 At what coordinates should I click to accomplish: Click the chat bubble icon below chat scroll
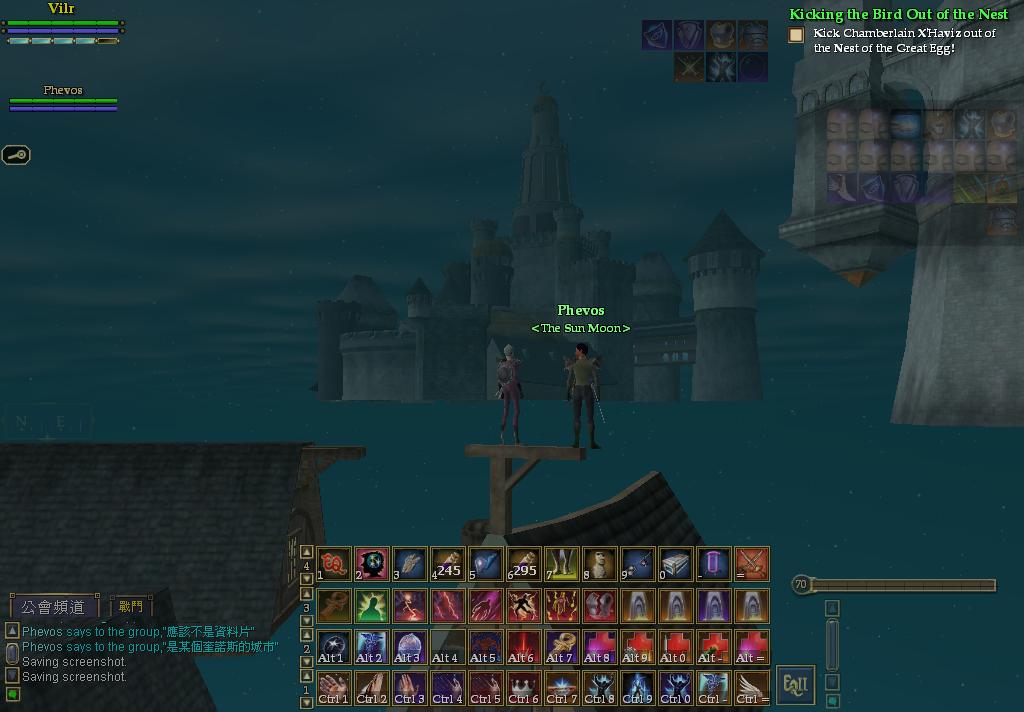pos(13,694)
